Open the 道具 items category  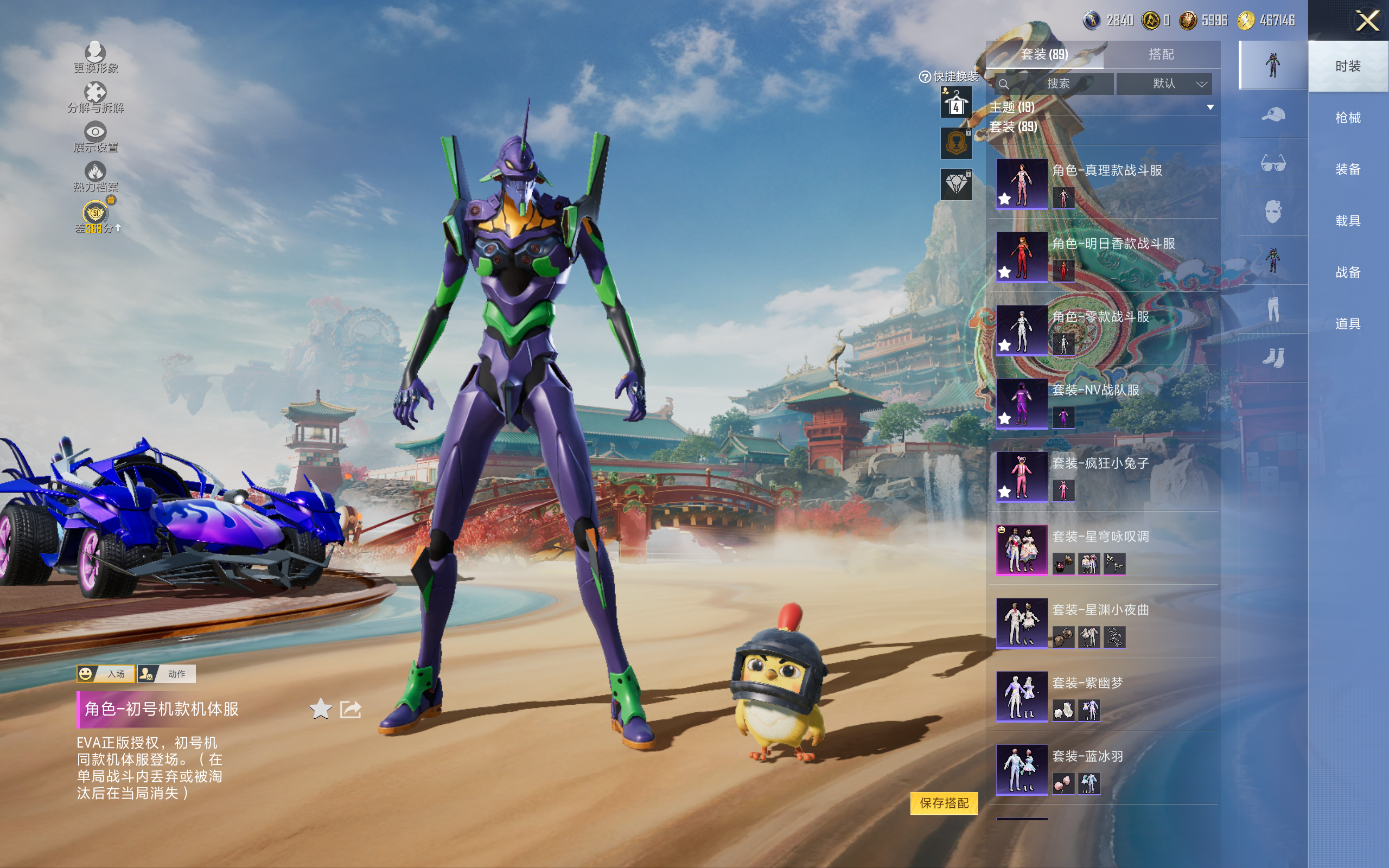click(x=1348, y=324)
